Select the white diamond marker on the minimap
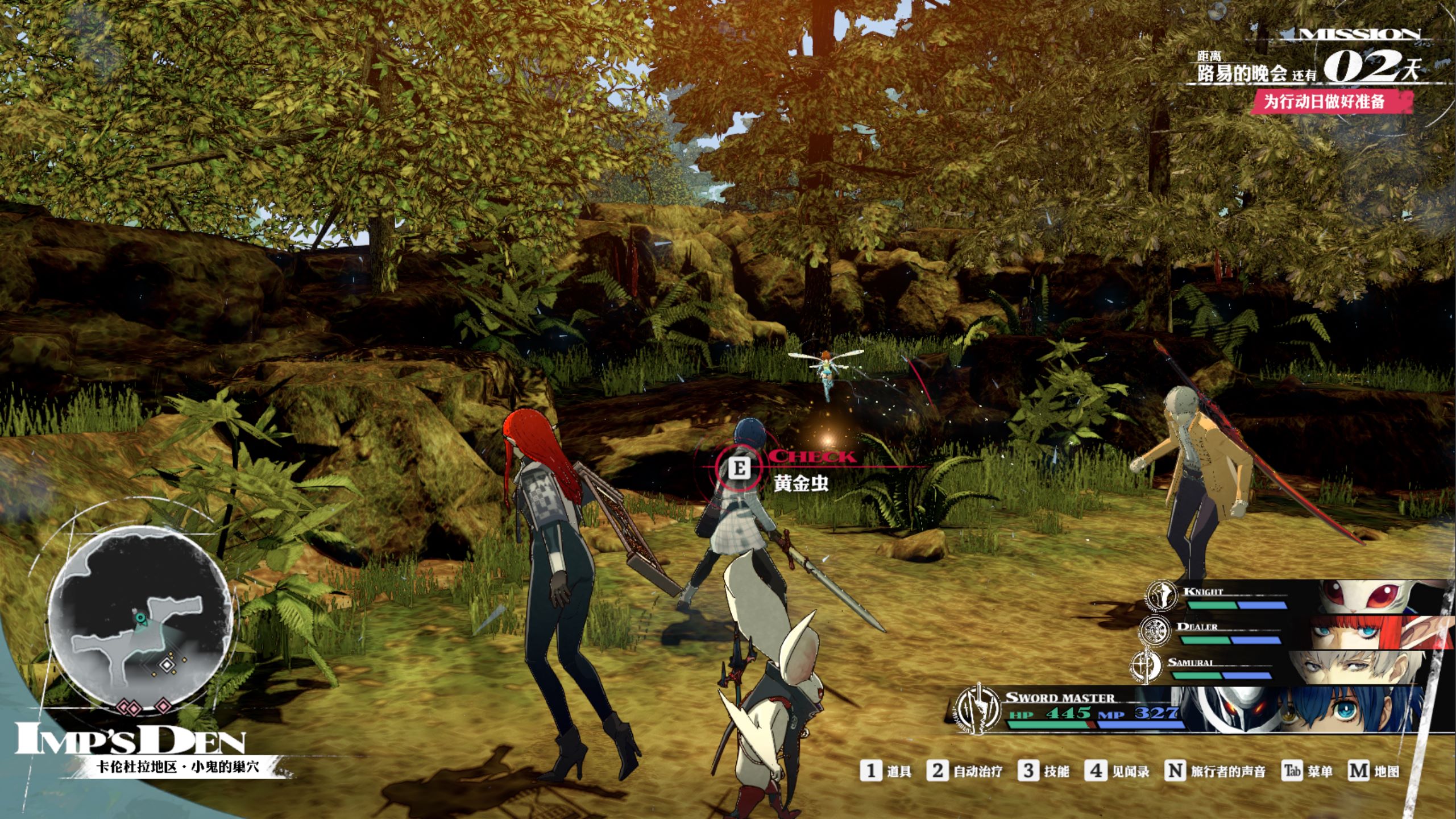This screenshot has height=819, width=1456. pyautogui.click(x=166, y=664)
